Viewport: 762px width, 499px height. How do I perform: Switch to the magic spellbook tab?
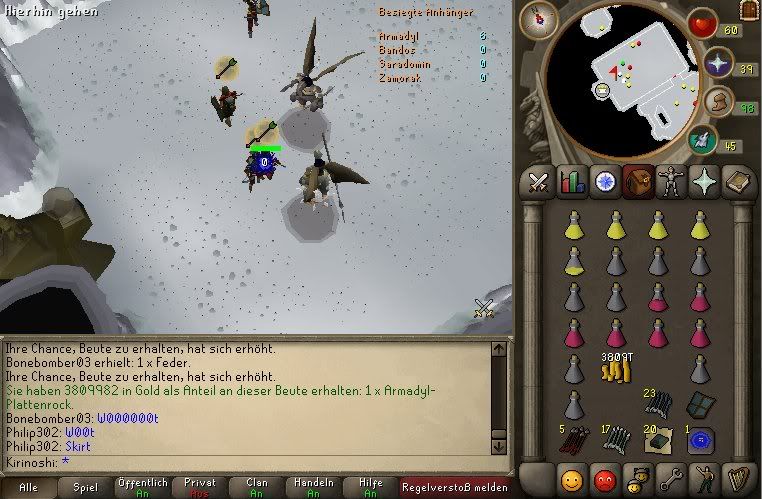point(737,182)
